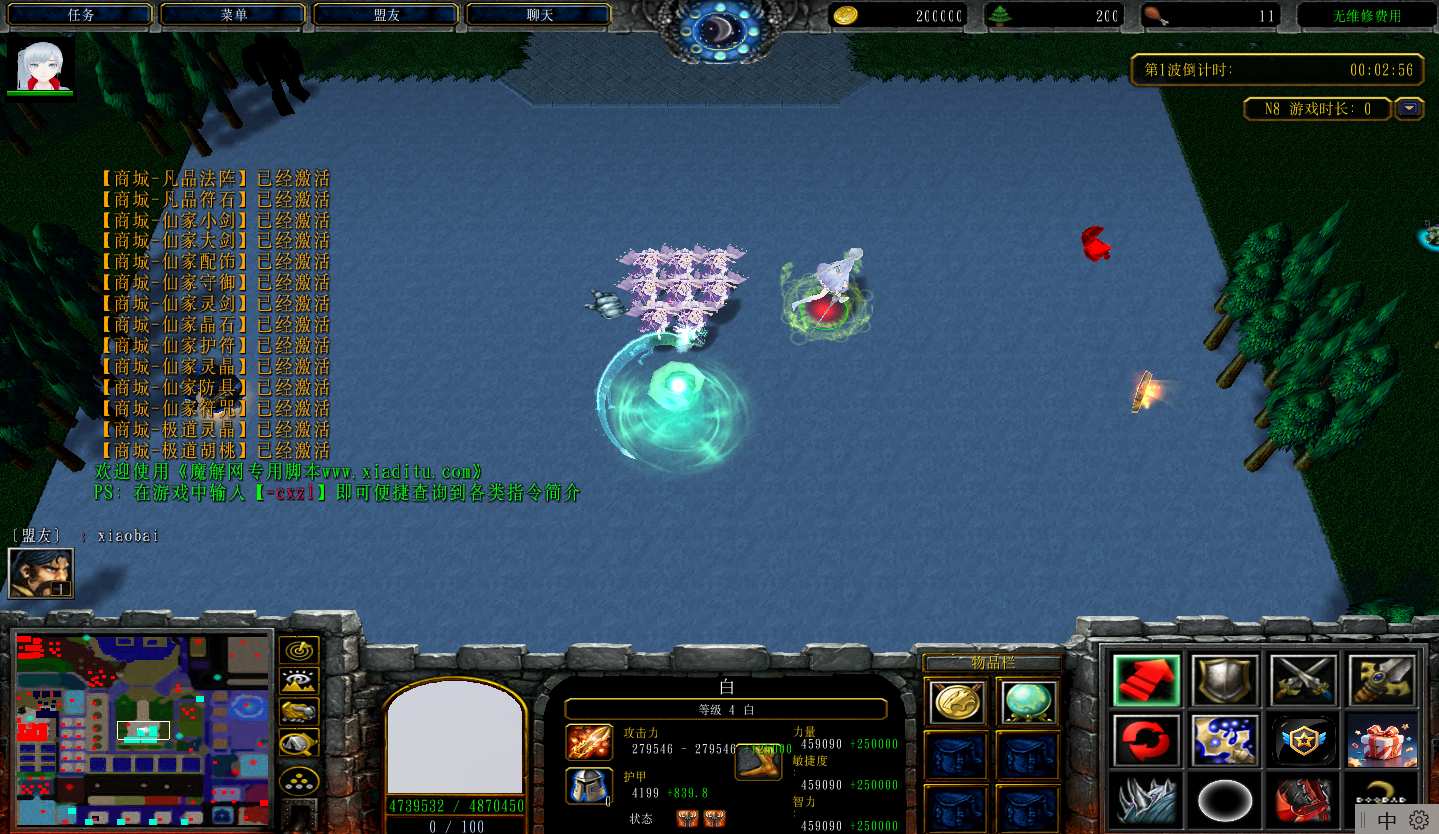Activate the red stepped arrow command
This screenshot has height=834, width=1439.
click(x=1146, y=682)
